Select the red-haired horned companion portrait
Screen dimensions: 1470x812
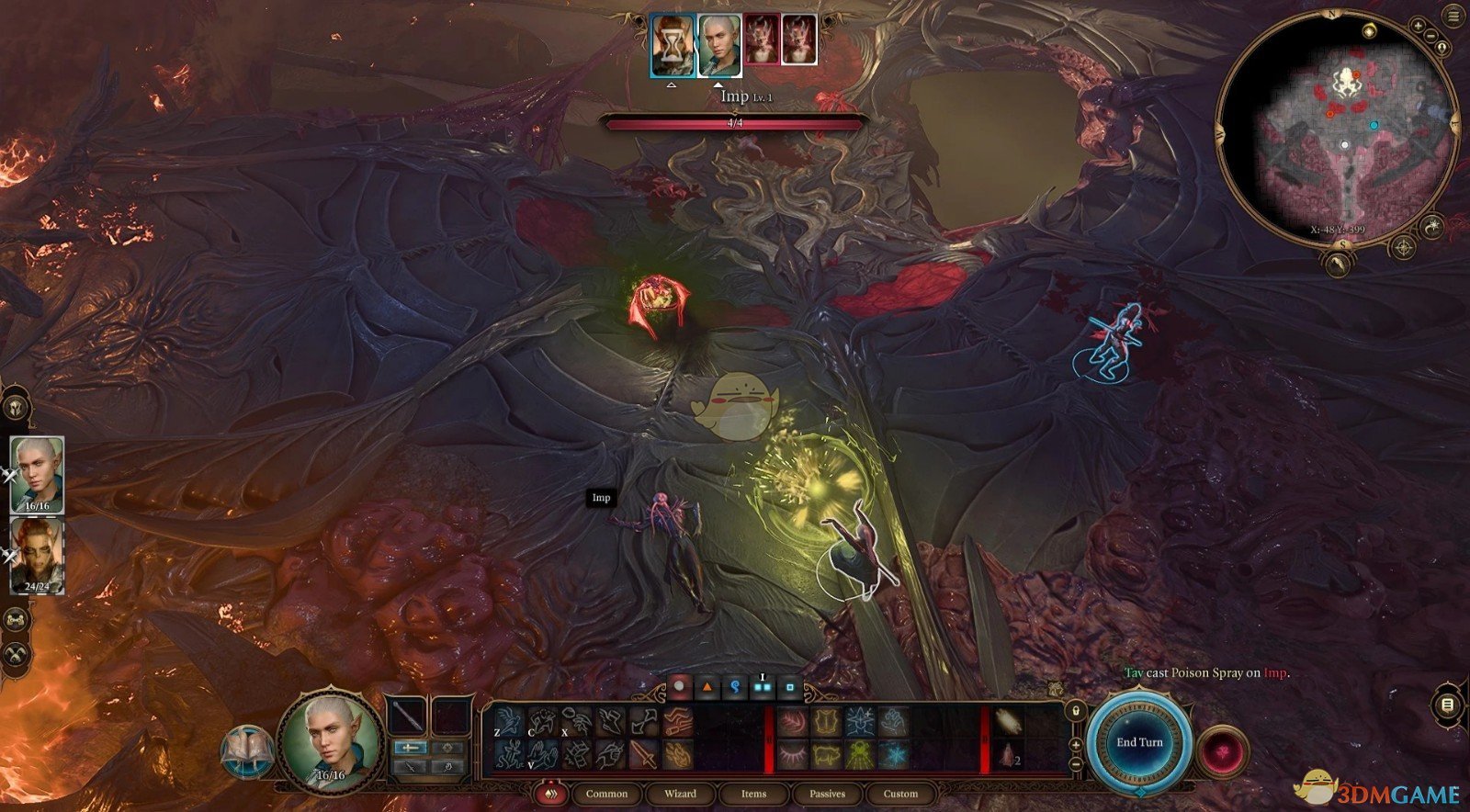[x=38, y=555]
